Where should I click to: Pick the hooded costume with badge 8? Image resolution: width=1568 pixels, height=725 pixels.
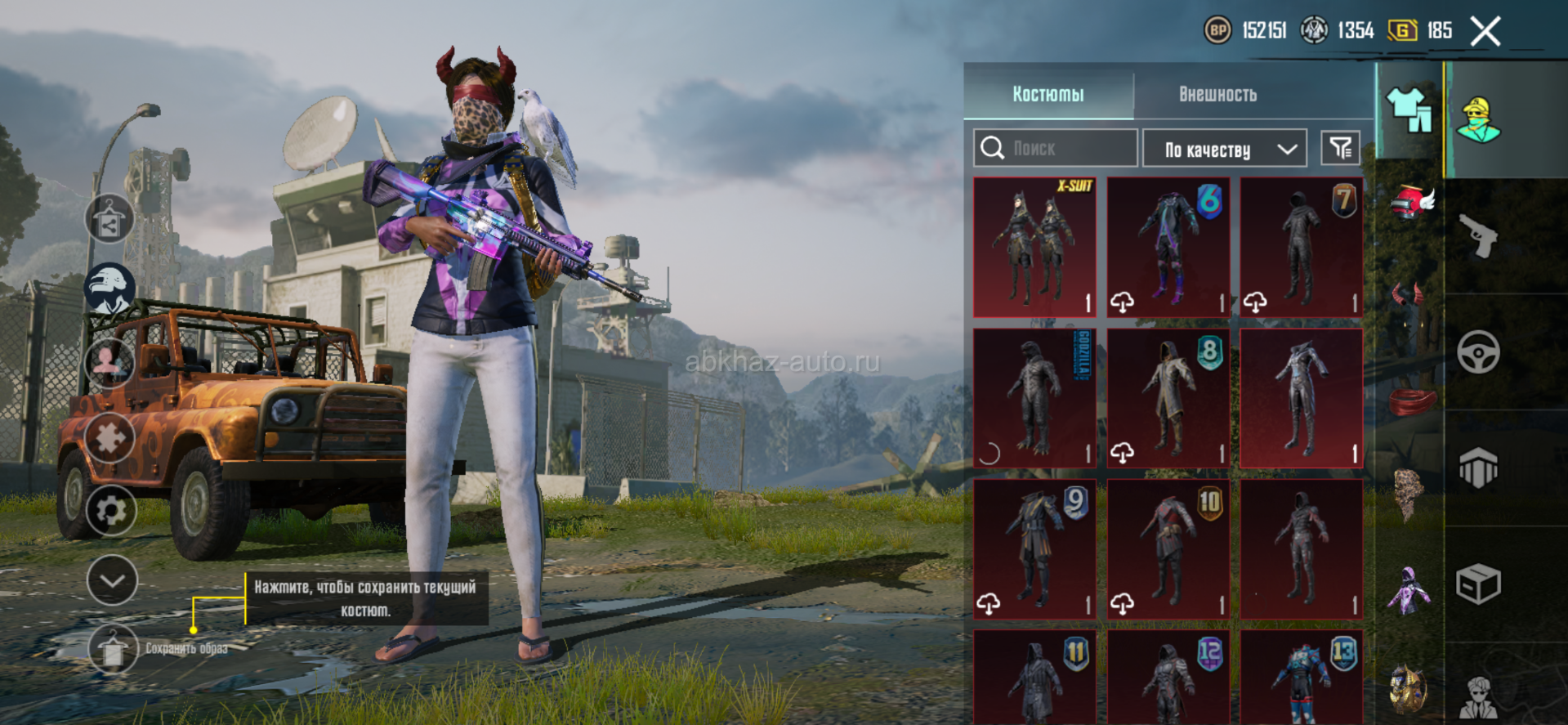[x=1168, y=398]
